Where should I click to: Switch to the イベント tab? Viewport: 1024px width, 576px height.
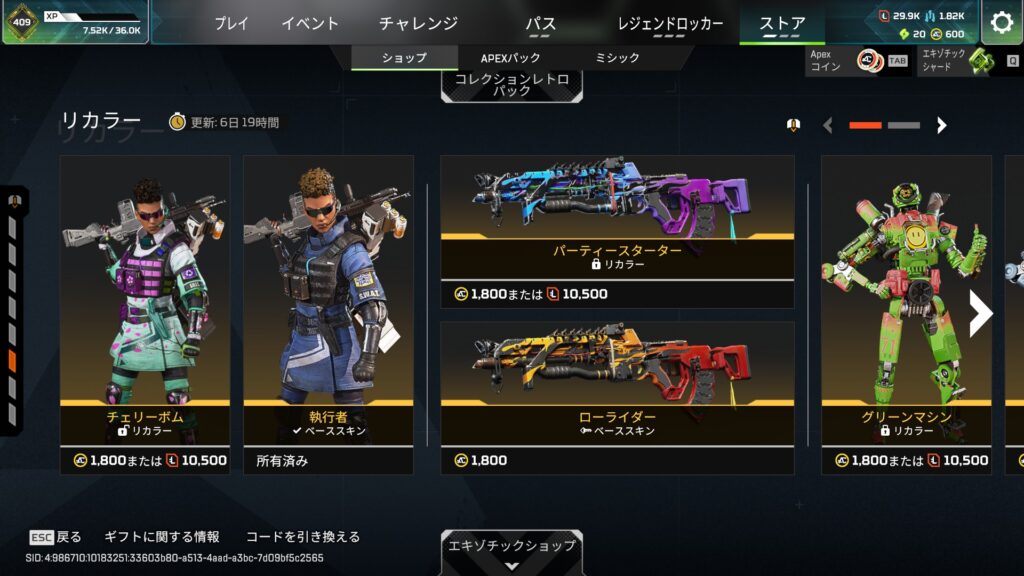(x=309, y=23)
